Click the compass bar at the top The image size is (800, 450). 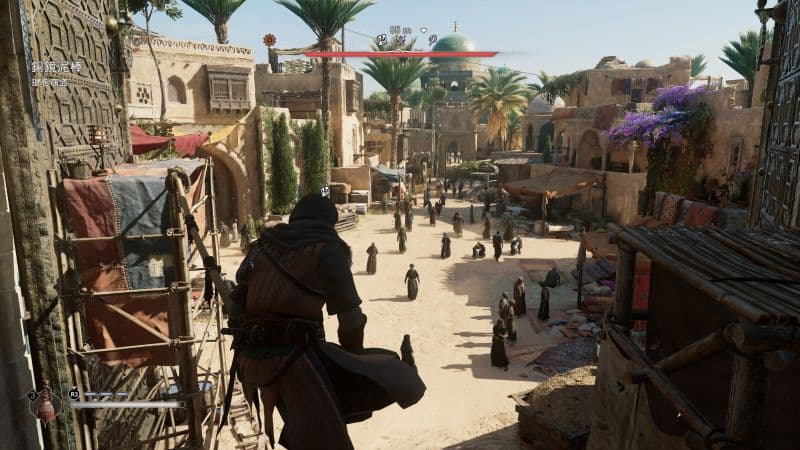click(400, 54)
